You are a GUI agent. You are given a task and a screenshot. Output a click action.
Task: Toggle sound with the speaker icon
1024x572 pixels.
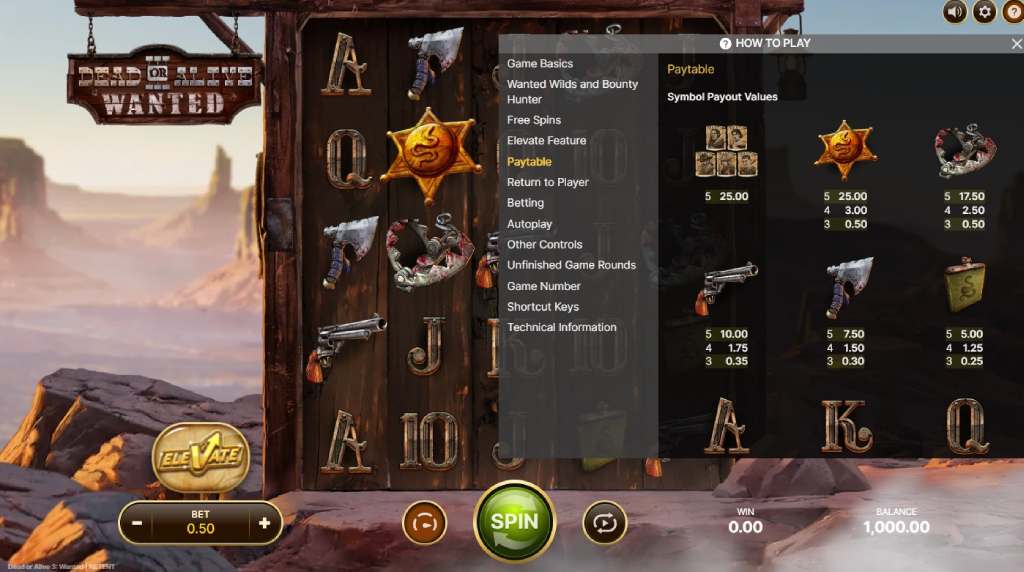pyautogui.click(x=955, y=12)
